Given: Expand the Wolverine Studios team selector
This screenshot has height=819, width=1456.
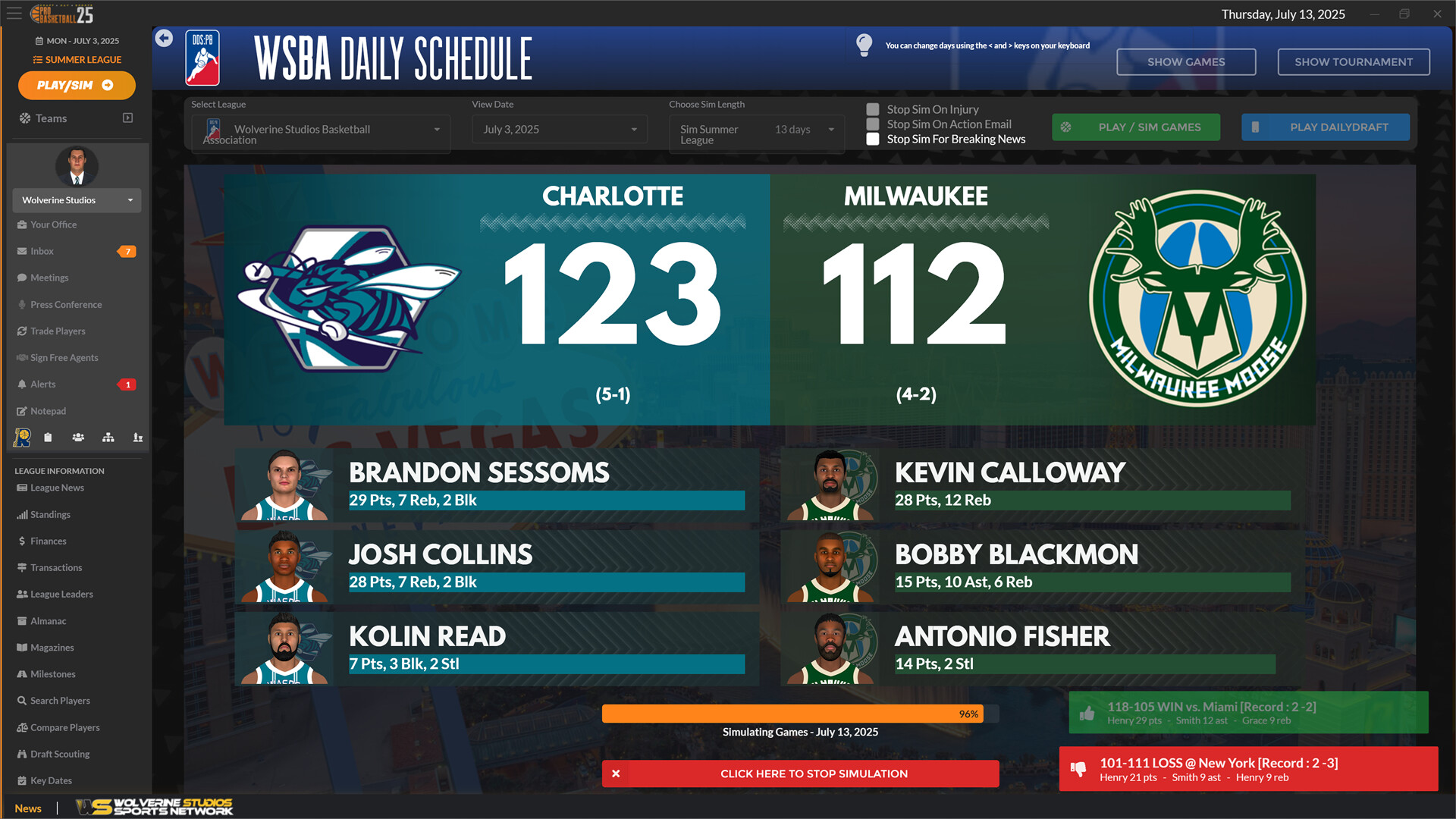Looking at the screenshot, I should point(77,200).
